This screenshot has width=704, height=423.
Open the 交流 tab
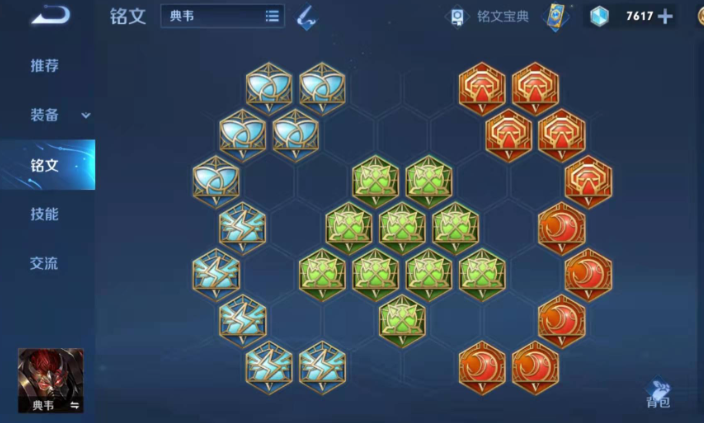pos(45,264)
